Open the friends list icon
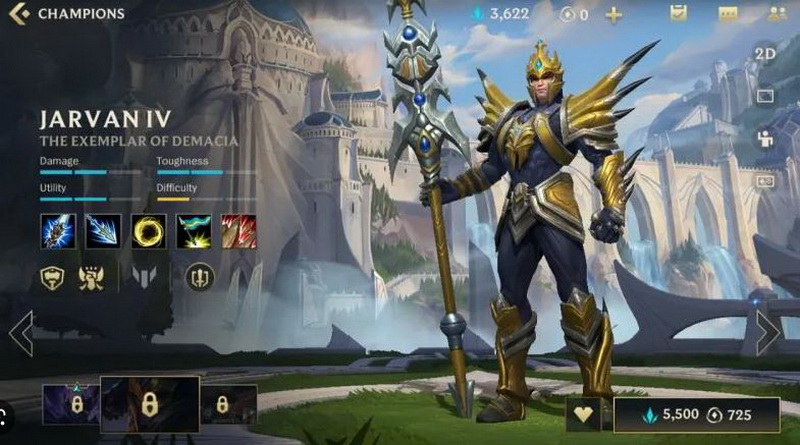Image resolution: width=800 pixels, height=445 pixels. tap(776, 14)
